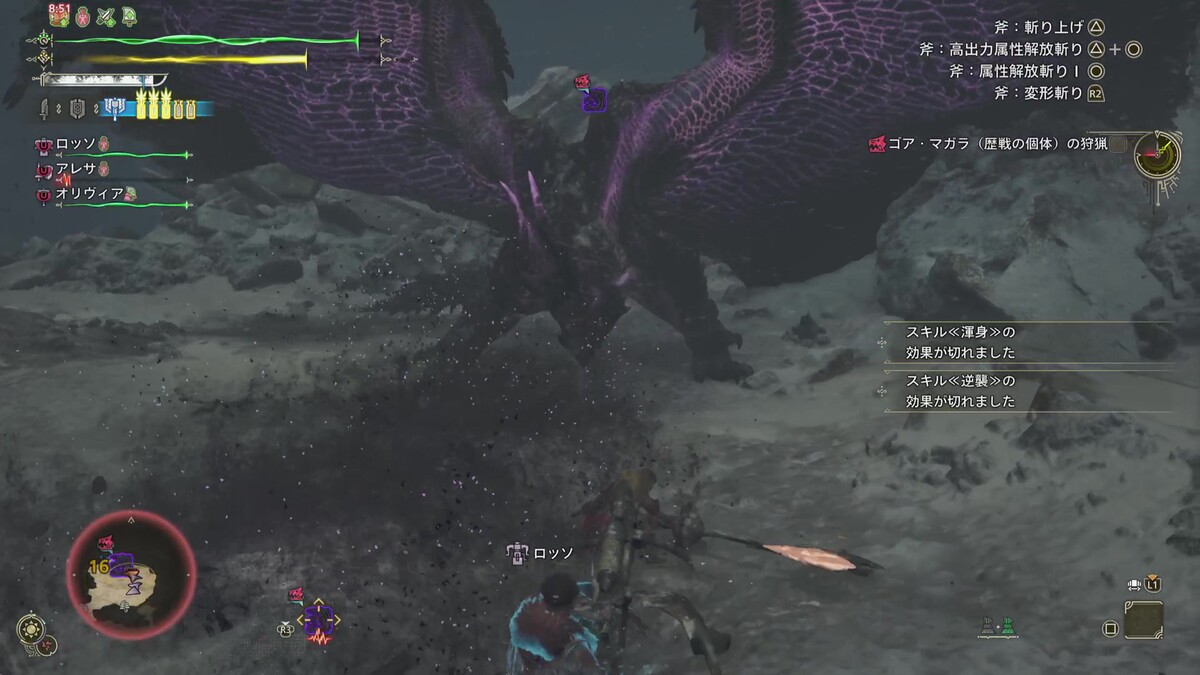Image resolution: width=1200 pixels, height=675 pixels.
Task: Click the quest timer clock dial
Action: click(1157, 153)
